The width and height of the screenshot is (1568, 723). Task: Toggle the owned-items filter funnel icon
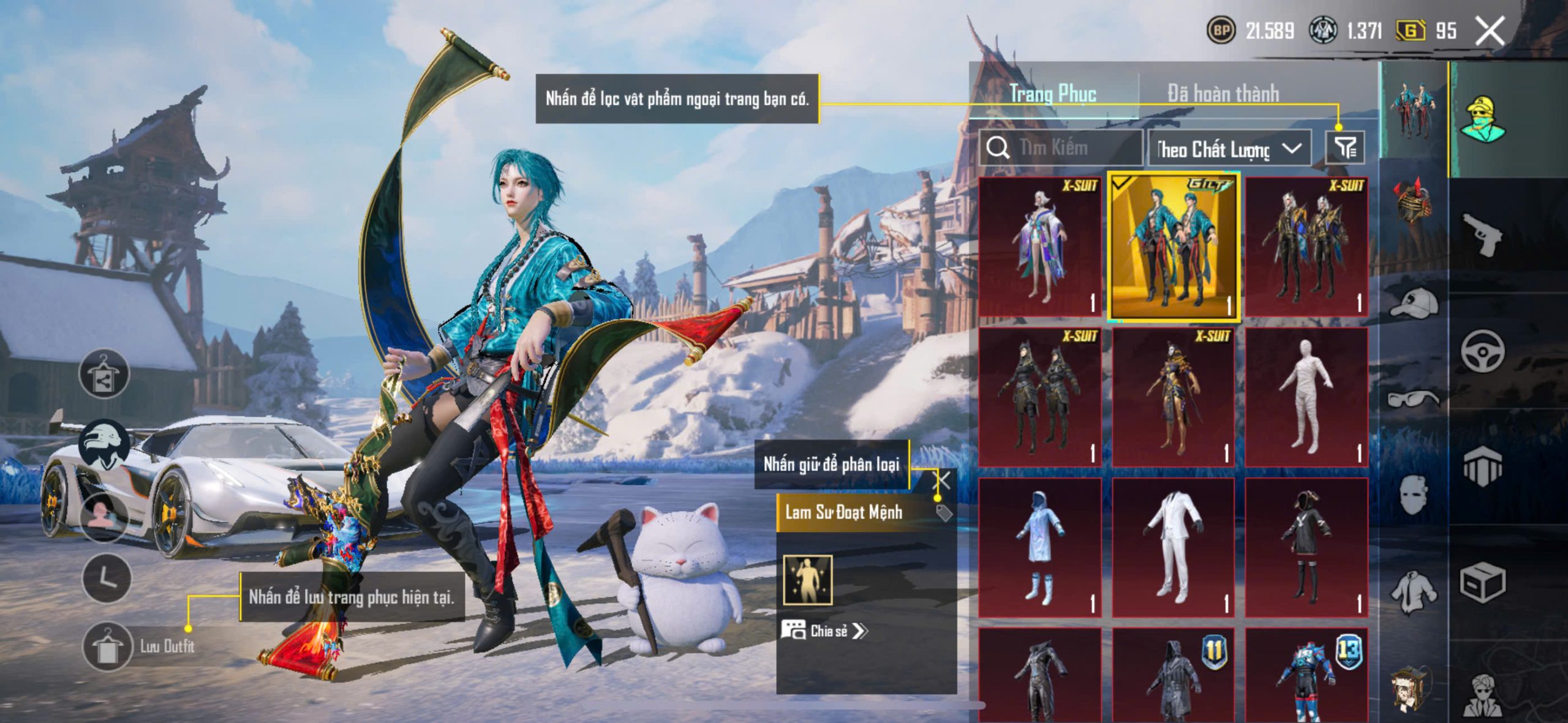(x=1345, y=148)
